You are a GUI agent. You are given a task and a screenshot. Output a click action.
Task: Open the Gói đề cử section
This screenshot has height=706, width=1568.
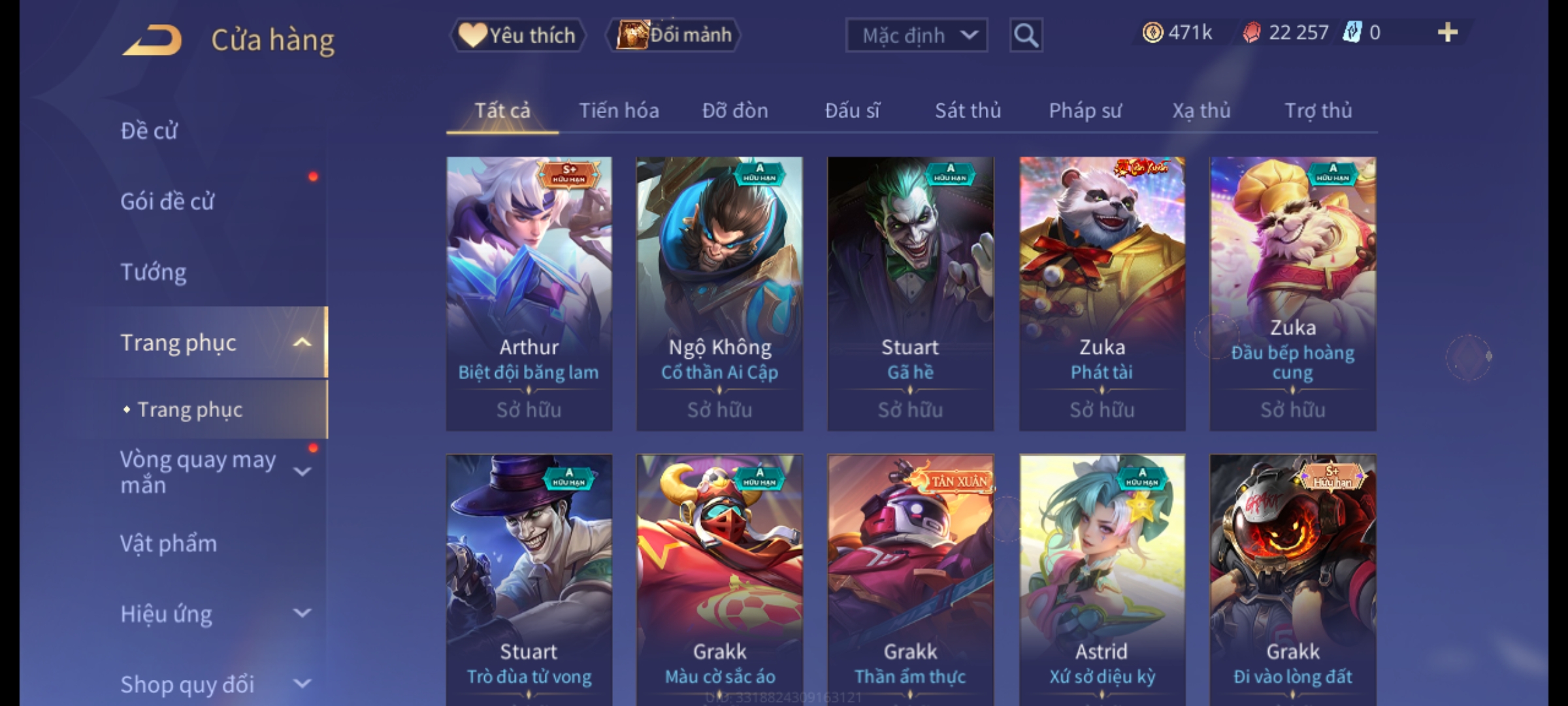[x=167, y=201]
